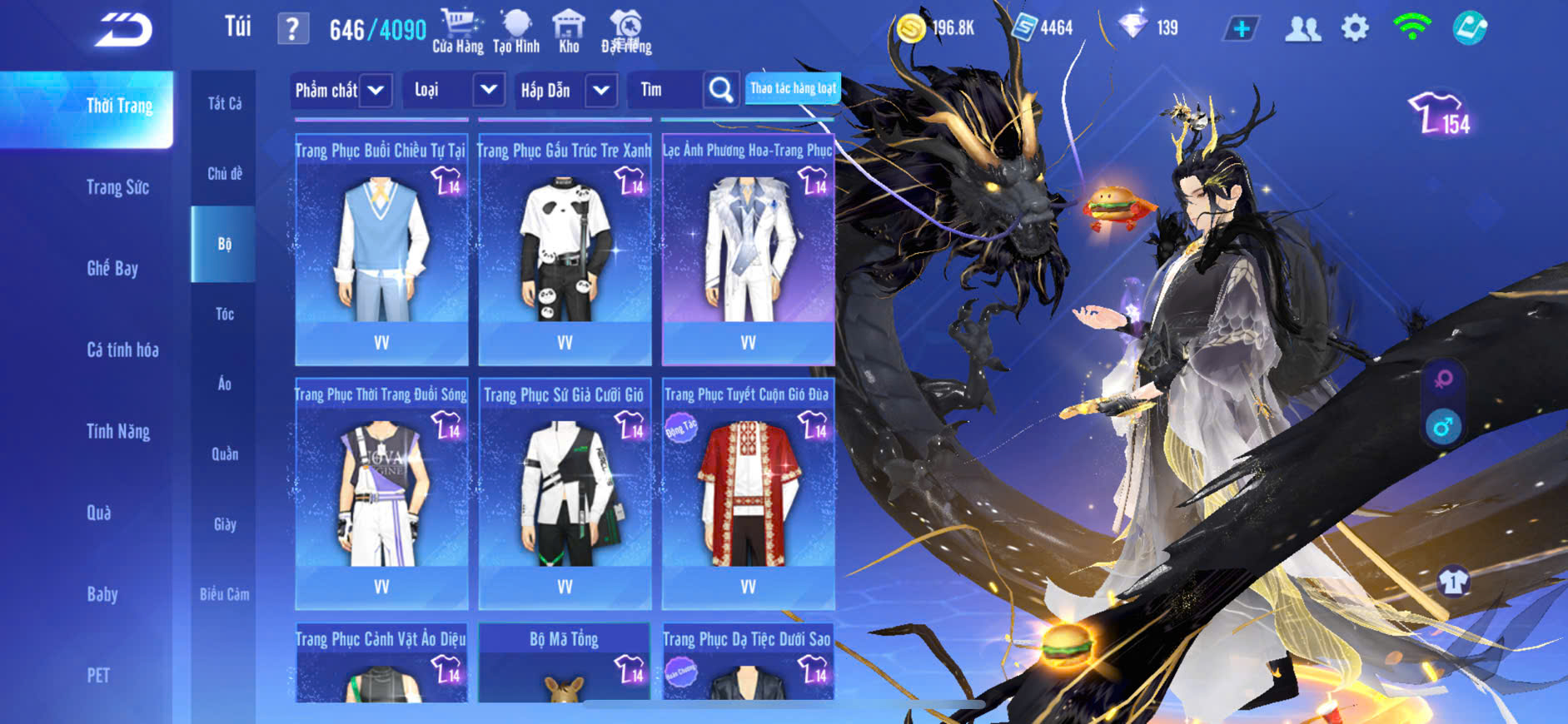Viewport: 1568px width, 724px height.
Task: Switch to the Ghế Bay tab
Action: [x=112, y=268]
